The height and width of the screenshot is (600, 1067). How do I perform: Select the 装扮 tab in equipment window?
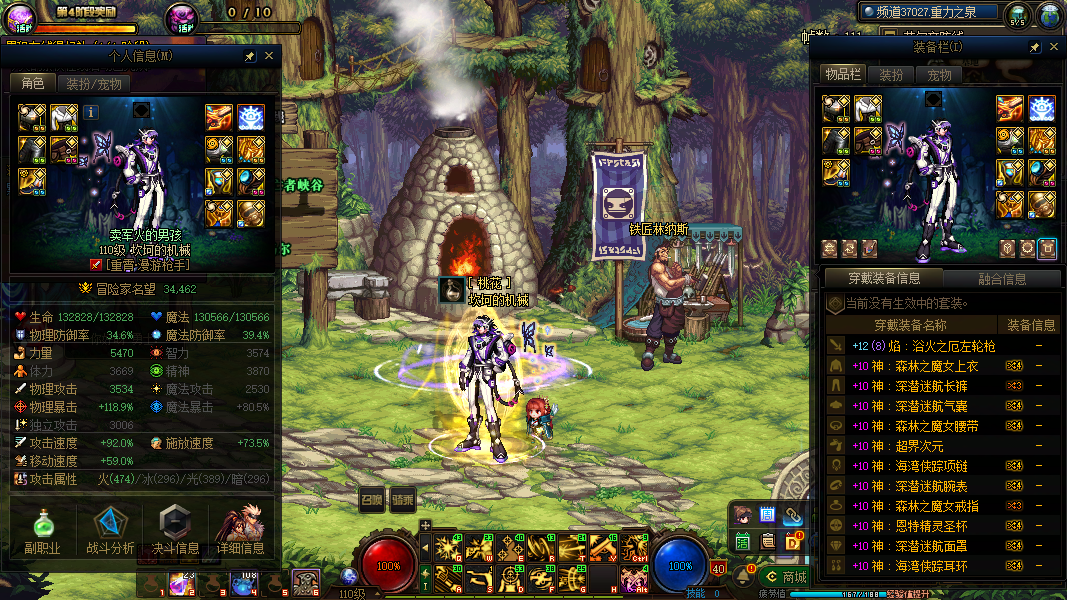[x=890, y=75]
